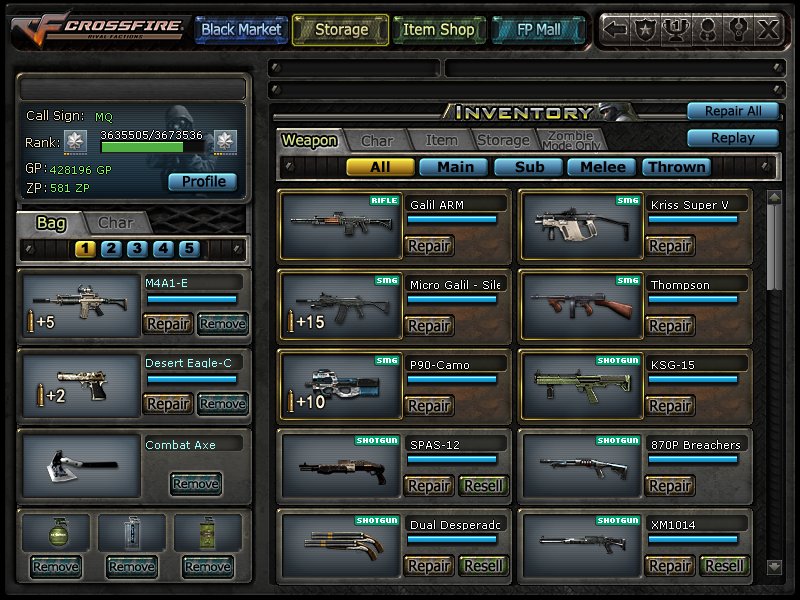The image size is (800, 600).
Task: Go to the Item Shop
Action: click(438, 30)
